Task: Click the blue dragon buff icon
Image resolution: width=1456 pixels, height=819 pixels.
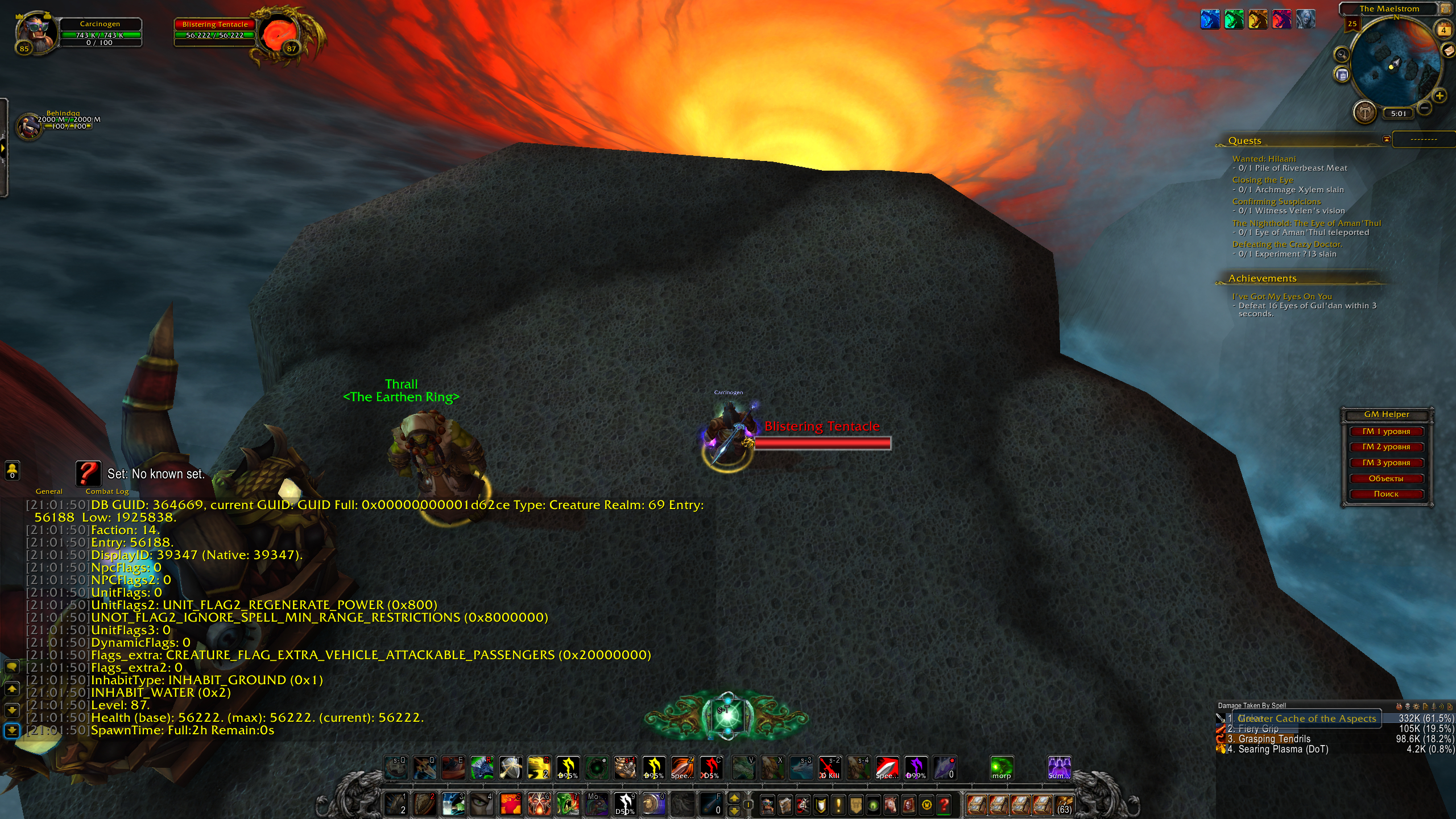Action: click(1210, 19)
